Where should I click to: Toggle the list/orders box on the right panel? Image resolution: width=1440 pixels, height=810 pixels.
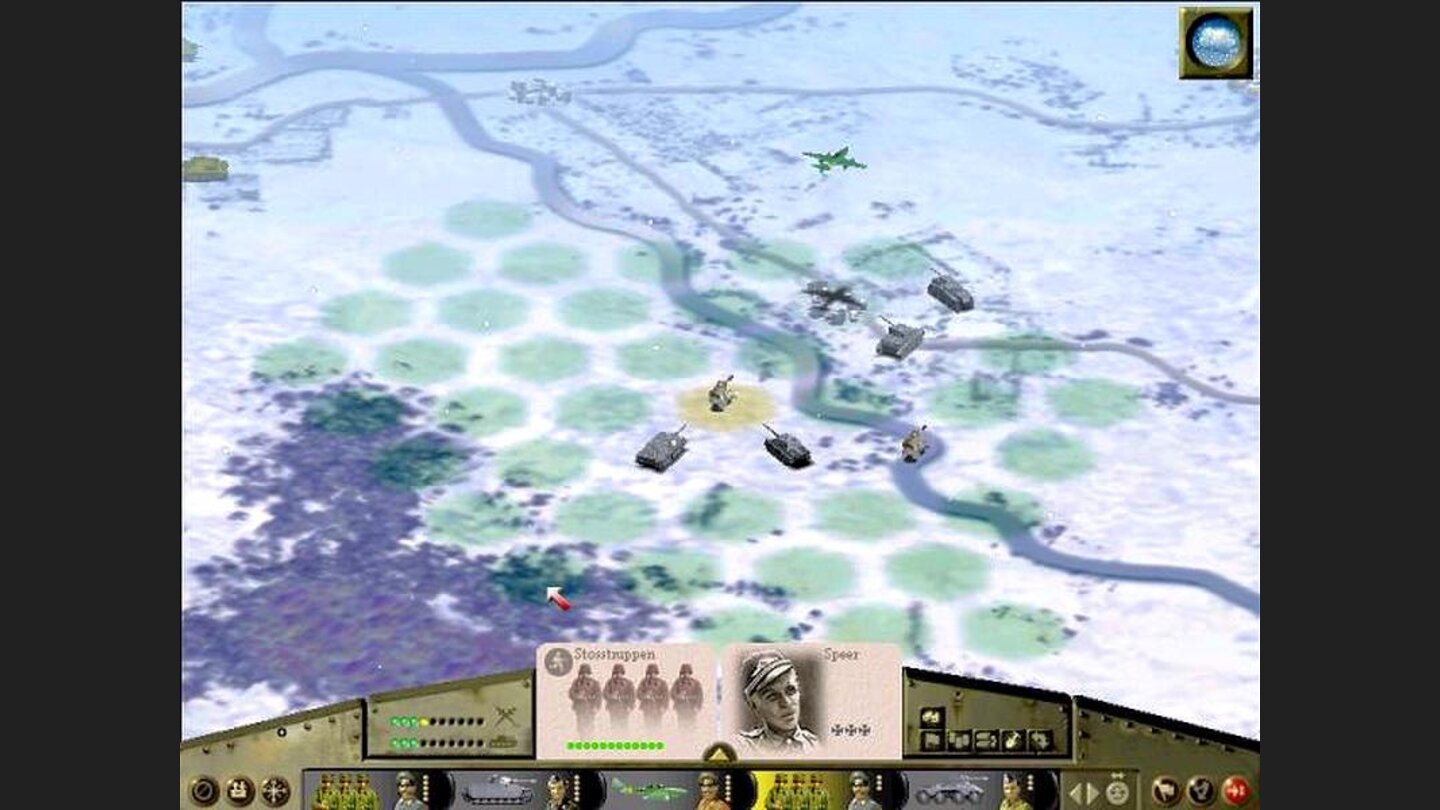pyautogui.click(x=985, y=742)
